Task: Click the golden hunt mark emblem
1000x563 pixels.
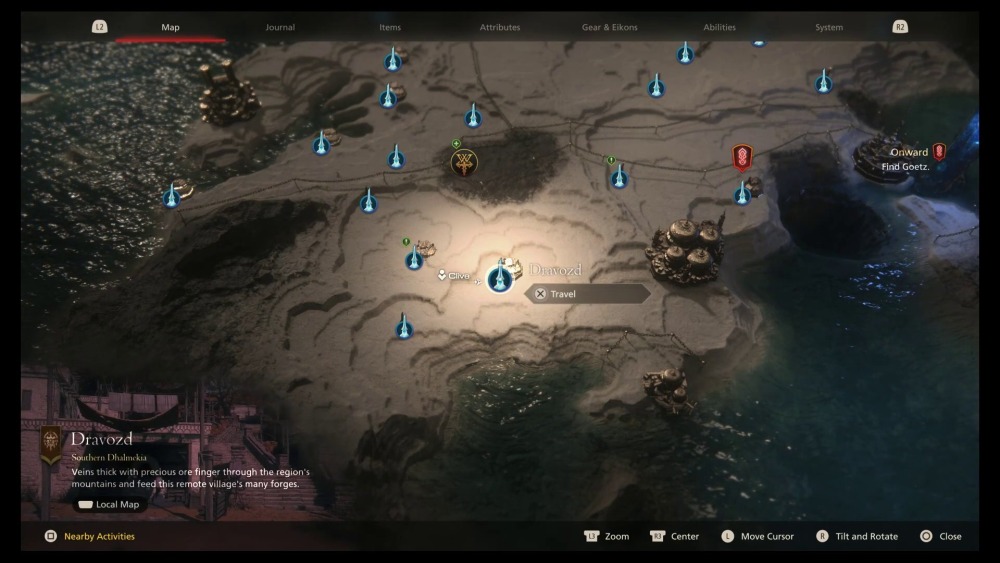Action: 464,162
